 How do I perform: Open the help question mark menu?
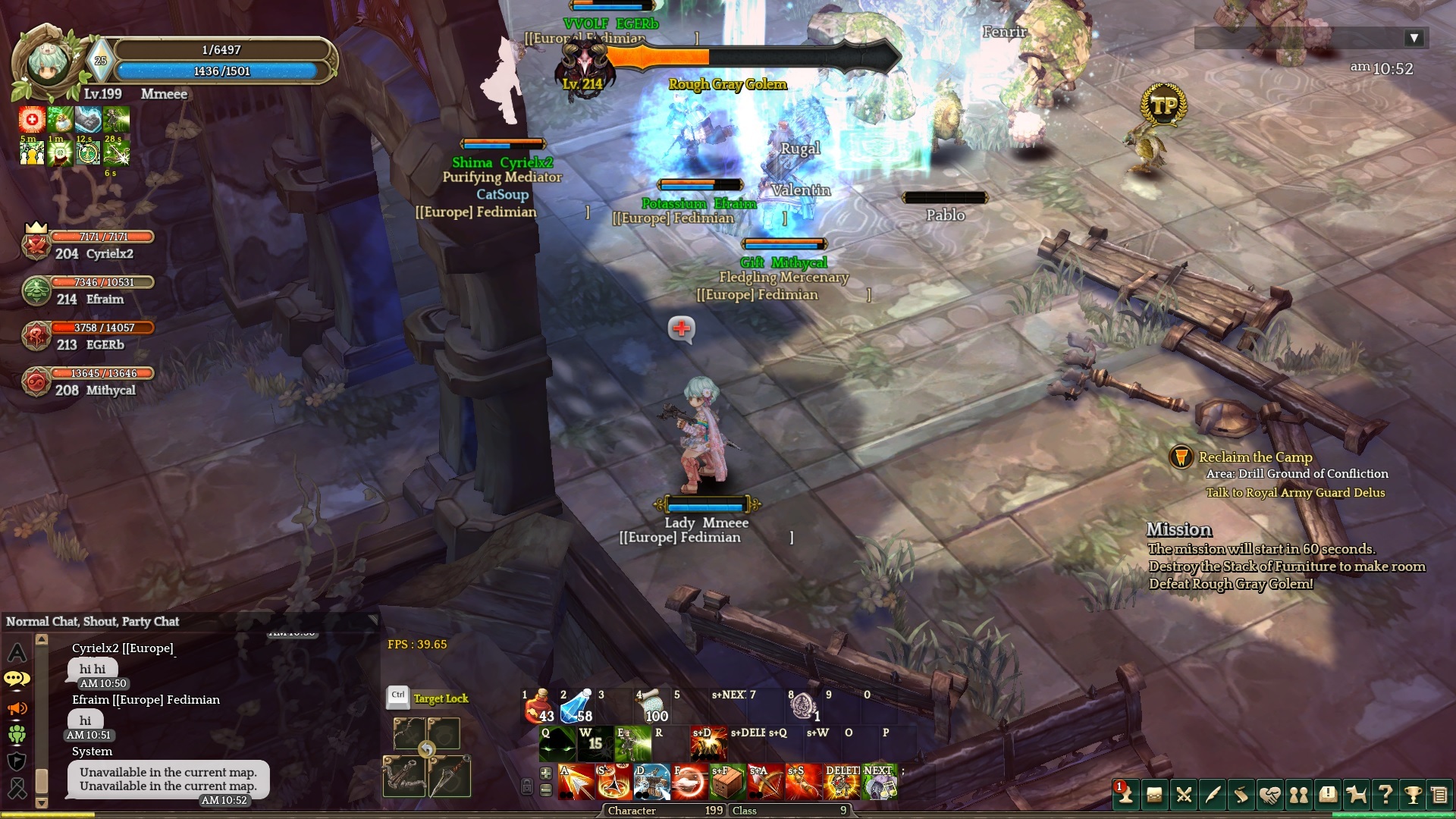[x=1385, y=795]
